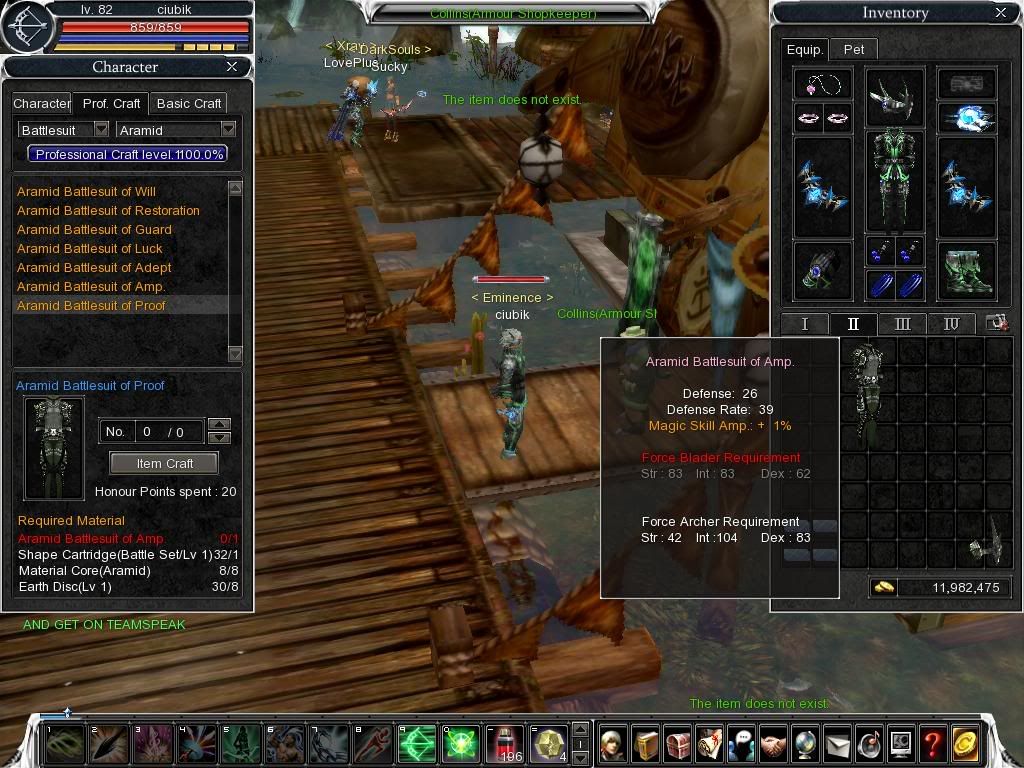Image resolution: width=1024 pixels, height=768 pixels.
Task: Select Aramid Battlesuit of Luck recipe
Action: tap(90, 248)
